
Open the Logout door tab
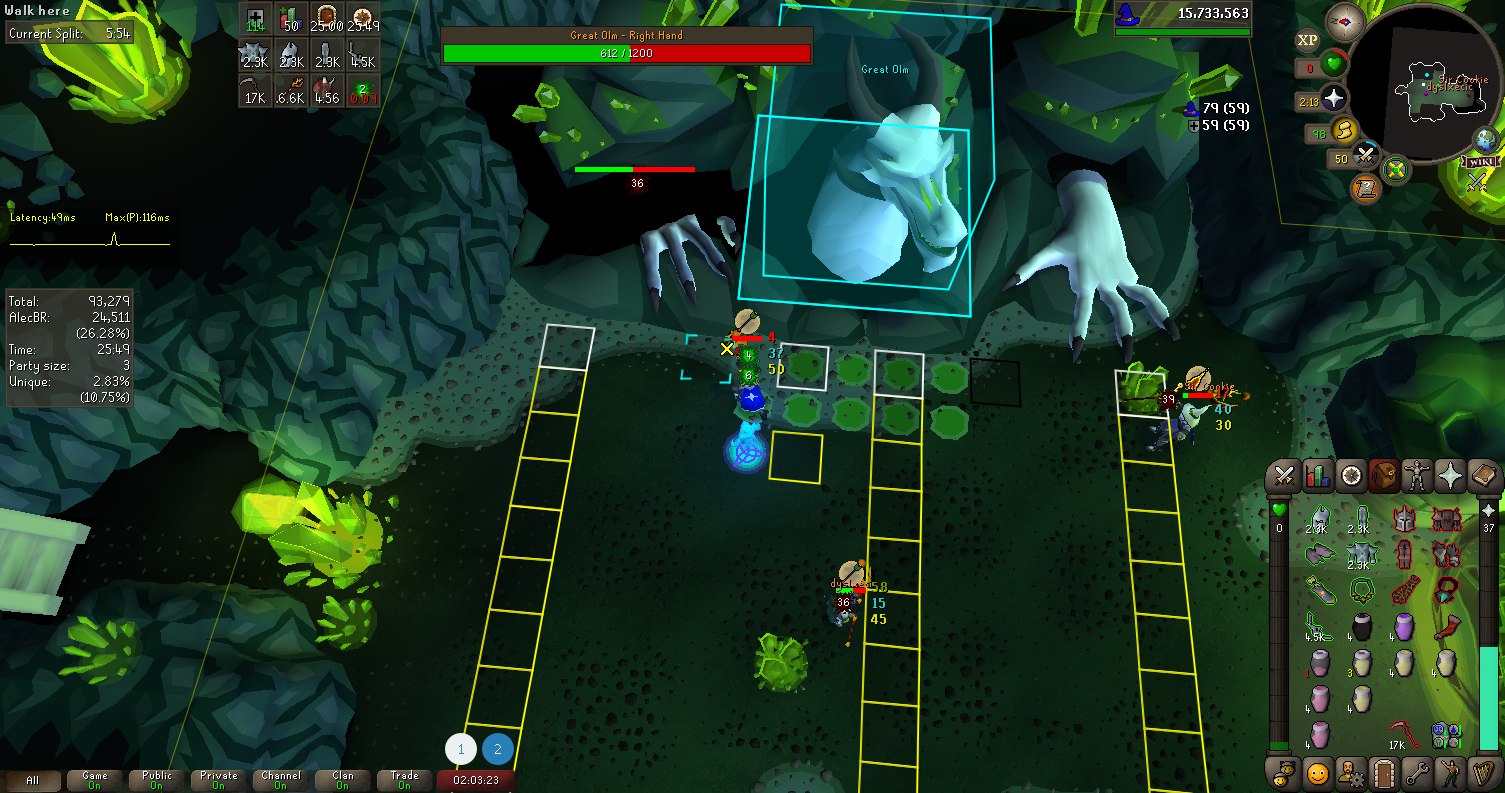1385,773
